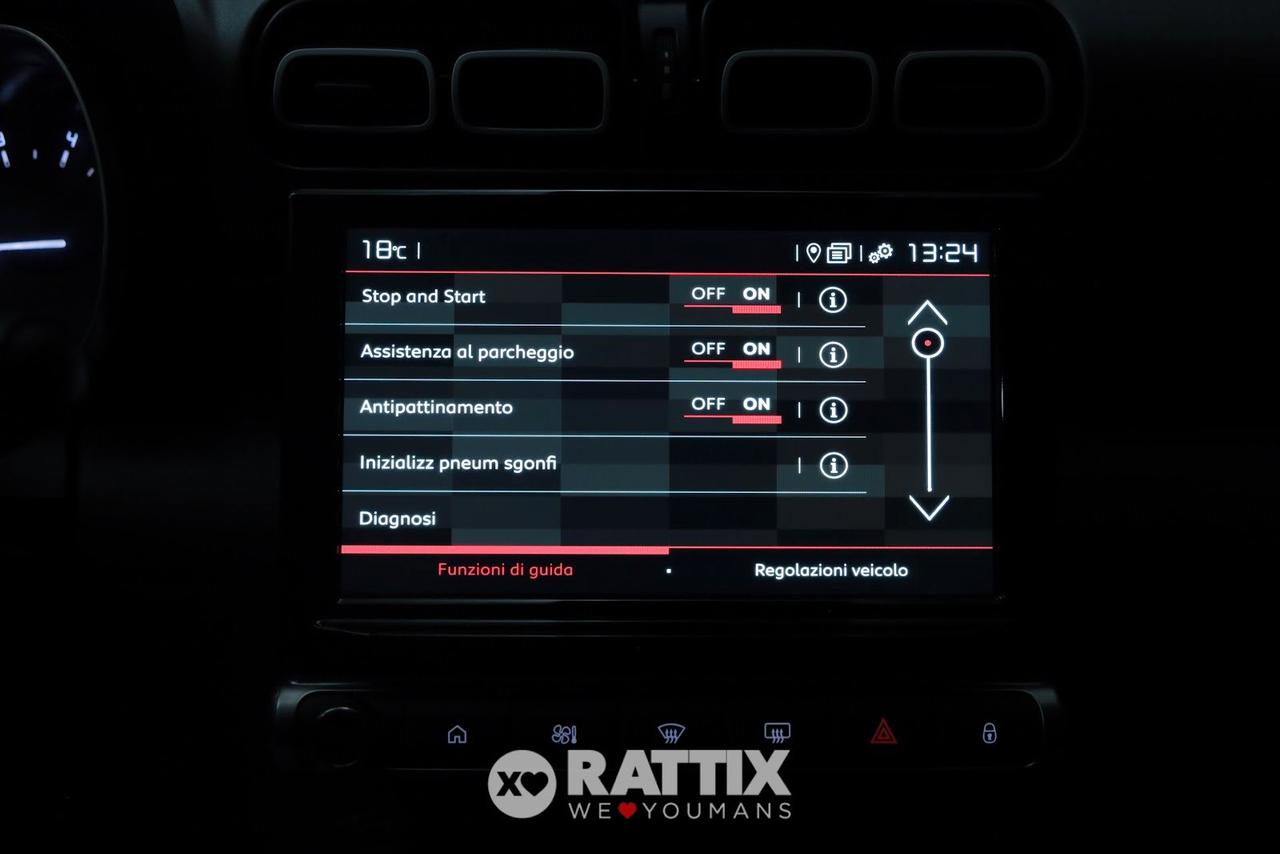Select the Inizializz pneum sgonfi row
The width and height of the screenshot is (1280, 854).
459,464
